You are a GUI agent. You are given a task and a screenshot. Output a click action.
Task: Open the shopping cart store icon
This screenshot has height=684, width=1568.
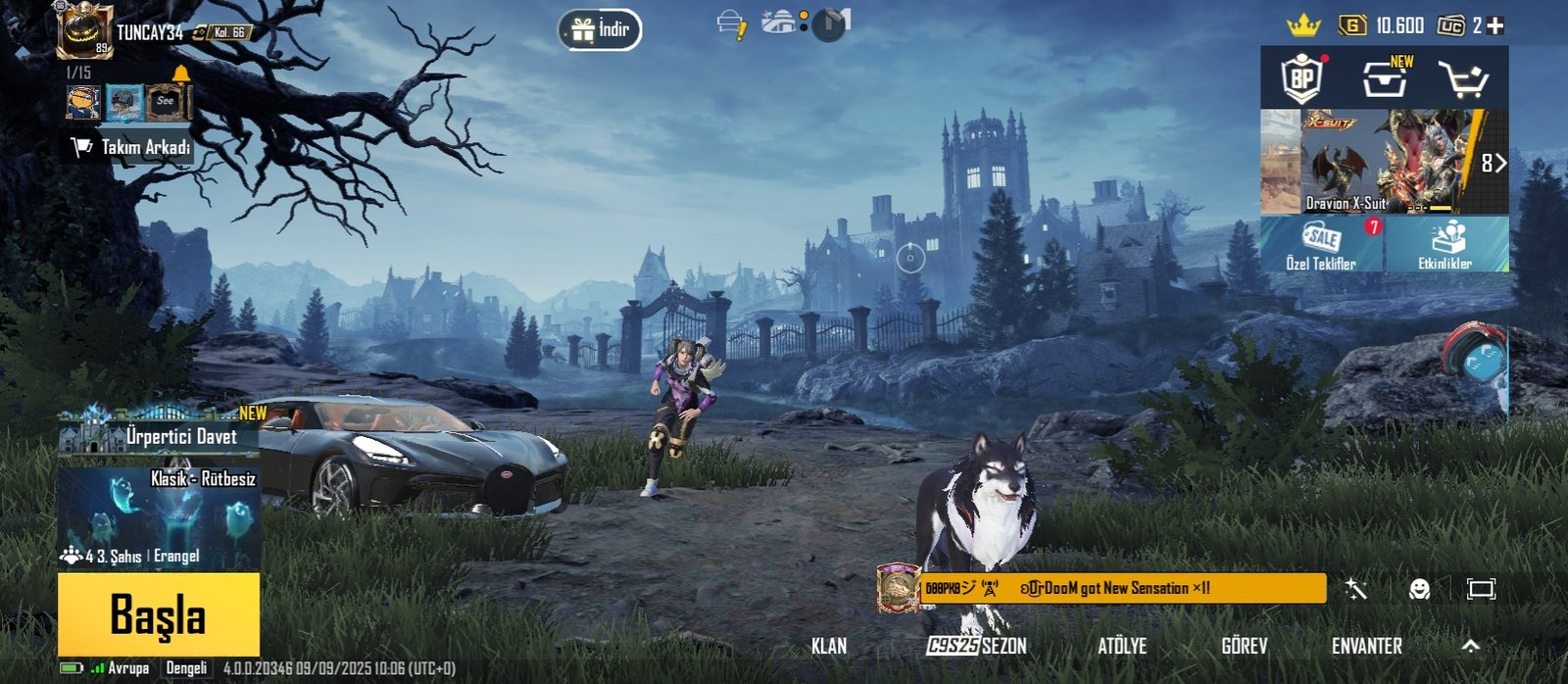click(1463, 79)
